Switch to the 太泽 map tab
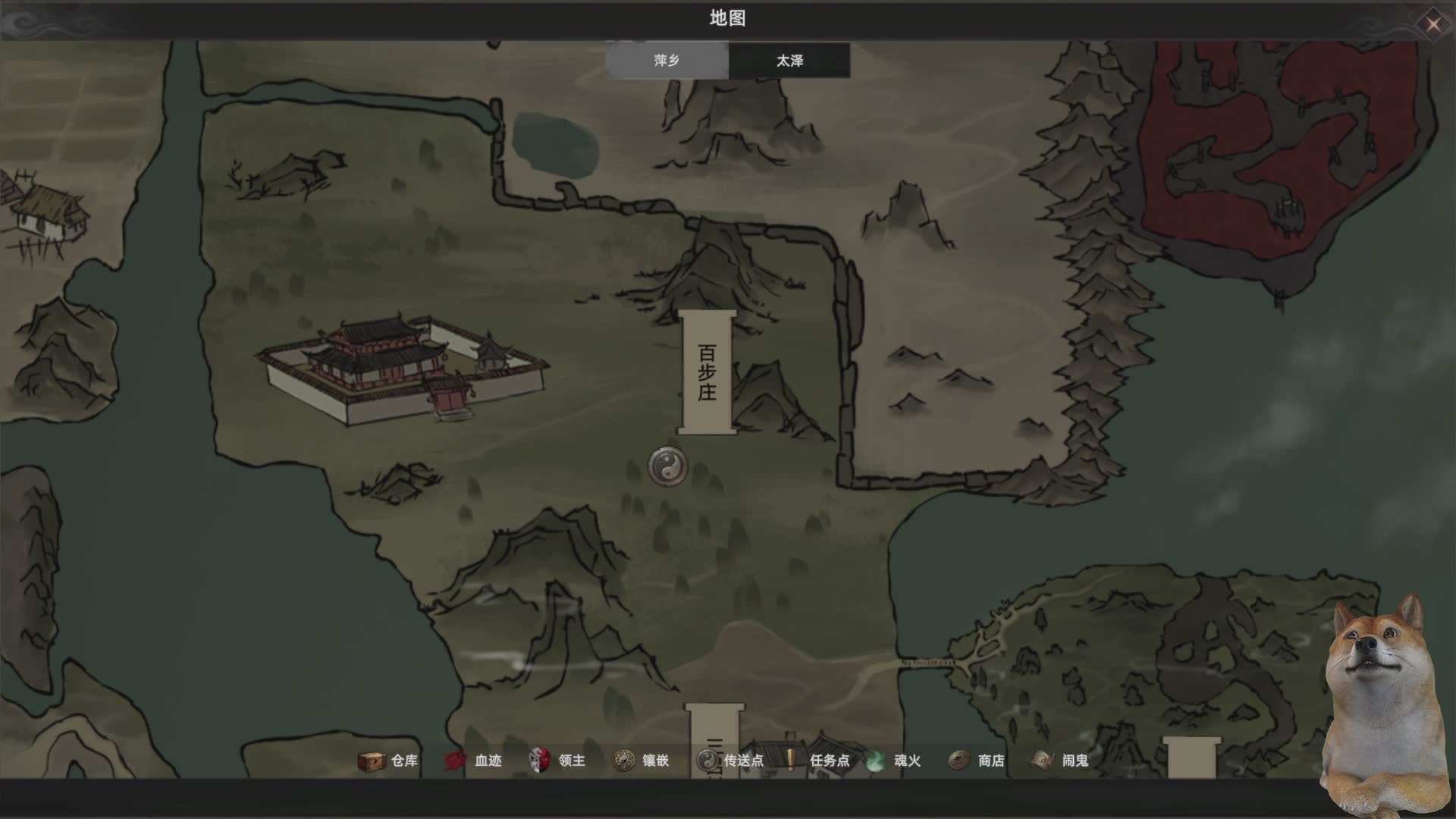Image resolution: width=1456 pixels, height=819 pixels. [x=789, y=61]
